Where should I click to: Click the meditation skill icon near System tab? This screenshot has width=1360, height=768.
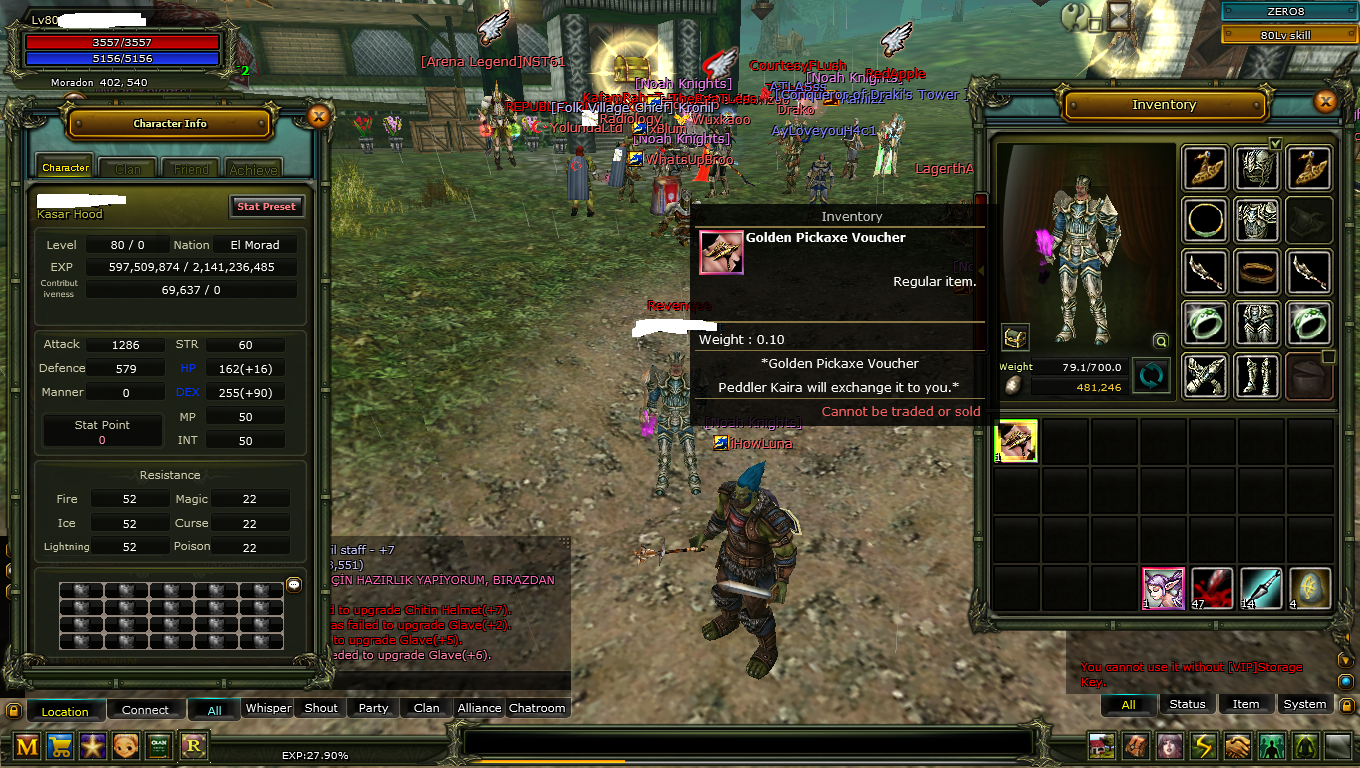click(1305, 745)
